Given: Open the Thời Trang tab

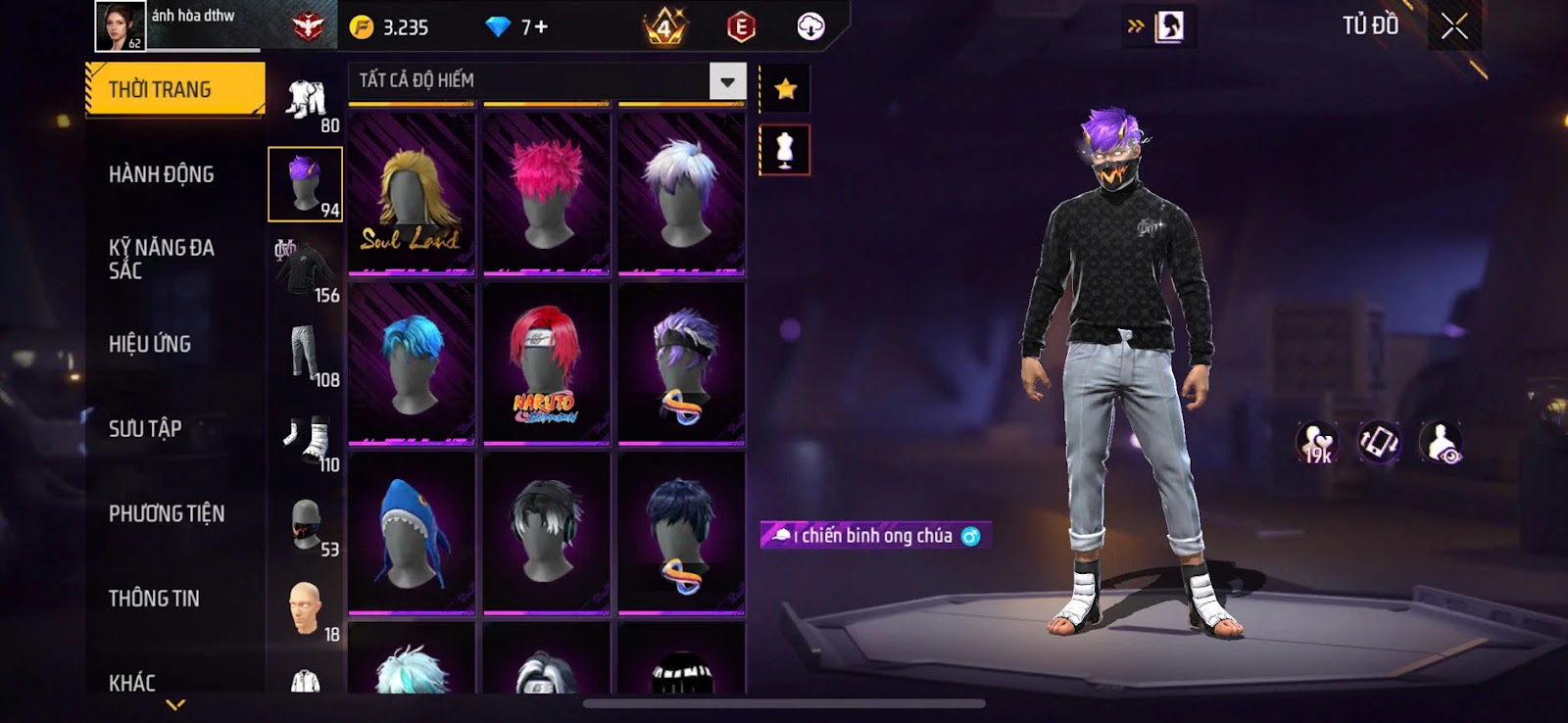Looking at the screenshot, I should [174, 90].
